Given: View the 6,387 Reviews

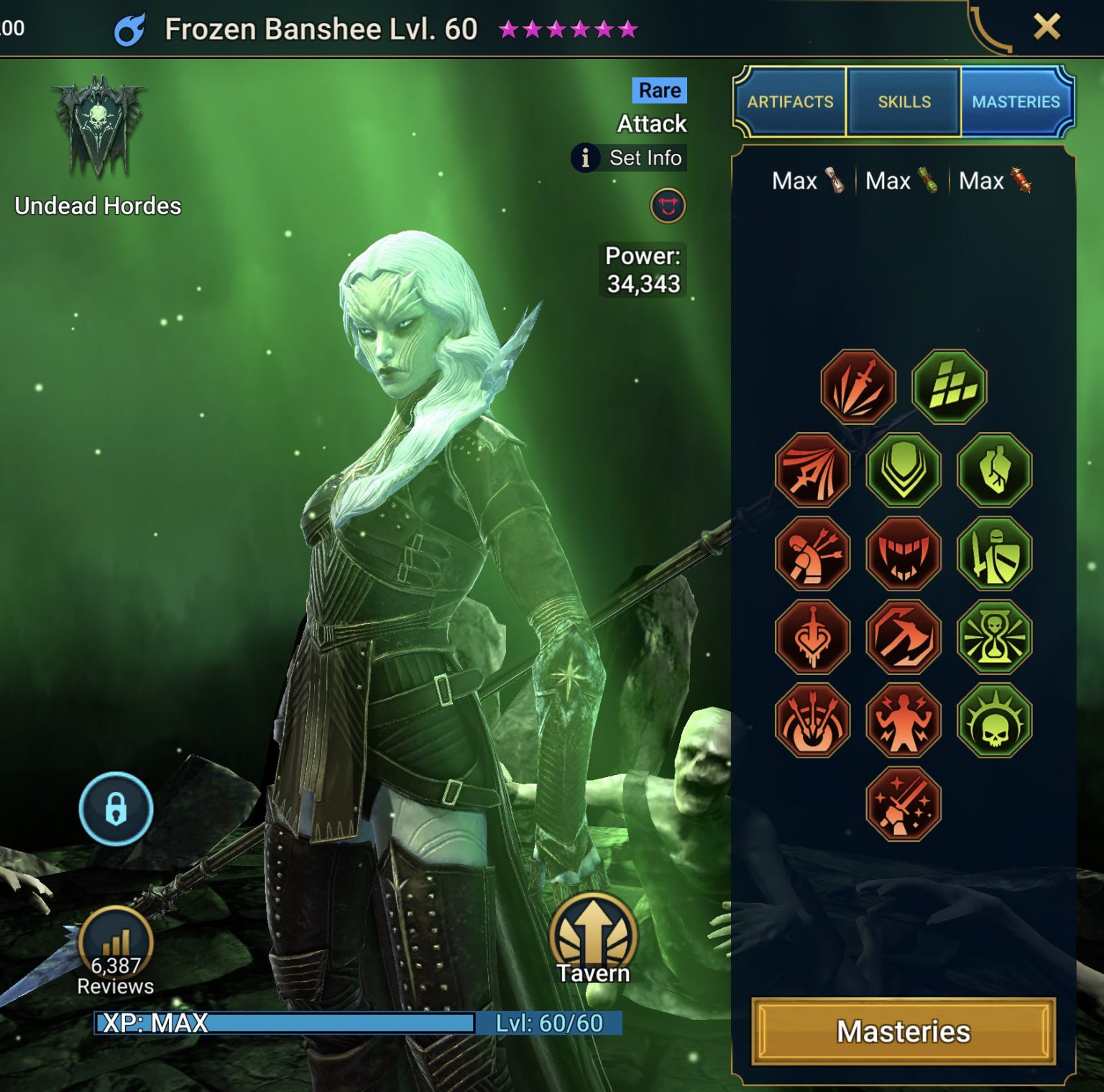Looking at the screenshot, I should [x=116, y=950].
